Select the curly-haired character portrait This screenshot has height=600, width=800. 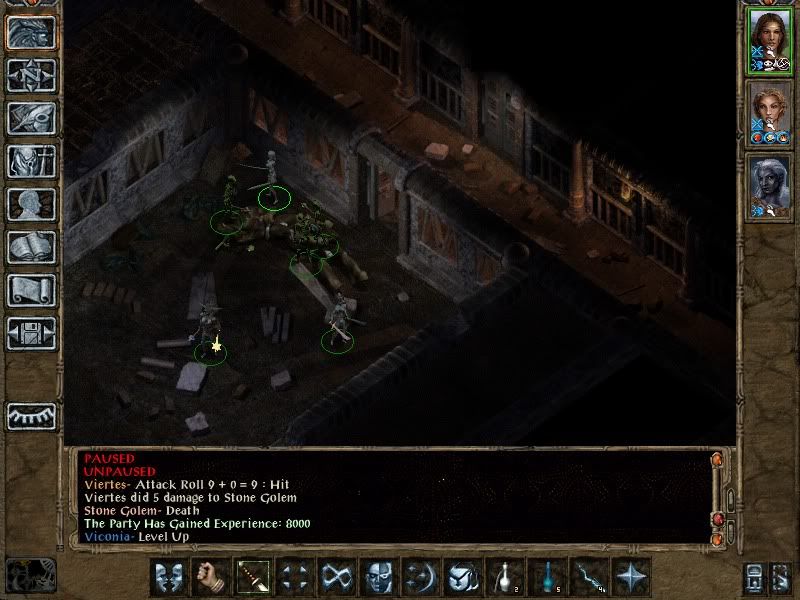coord(768,114)
